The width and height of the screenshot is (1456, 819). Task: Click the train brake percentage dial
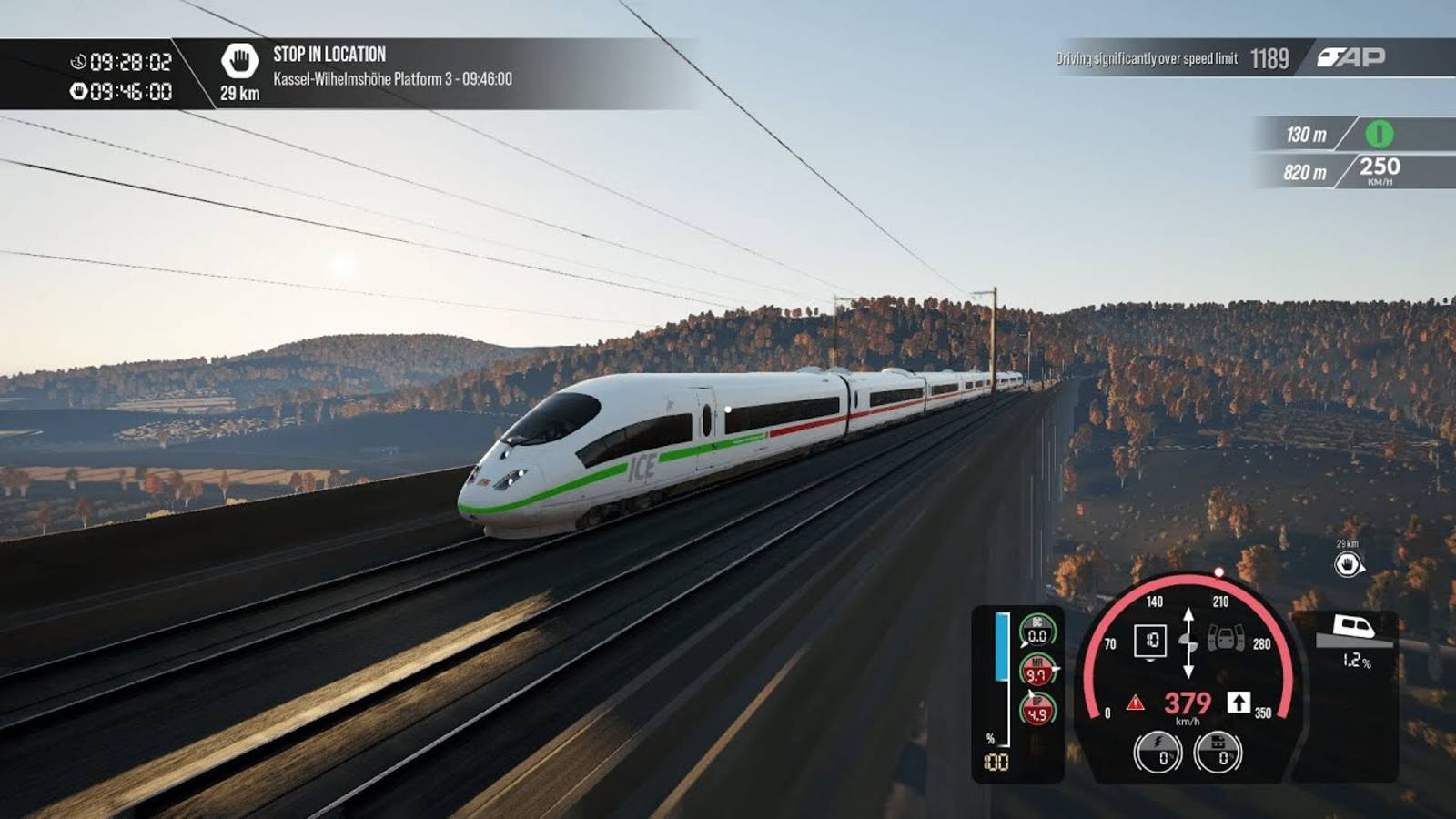click(1218, 753)
